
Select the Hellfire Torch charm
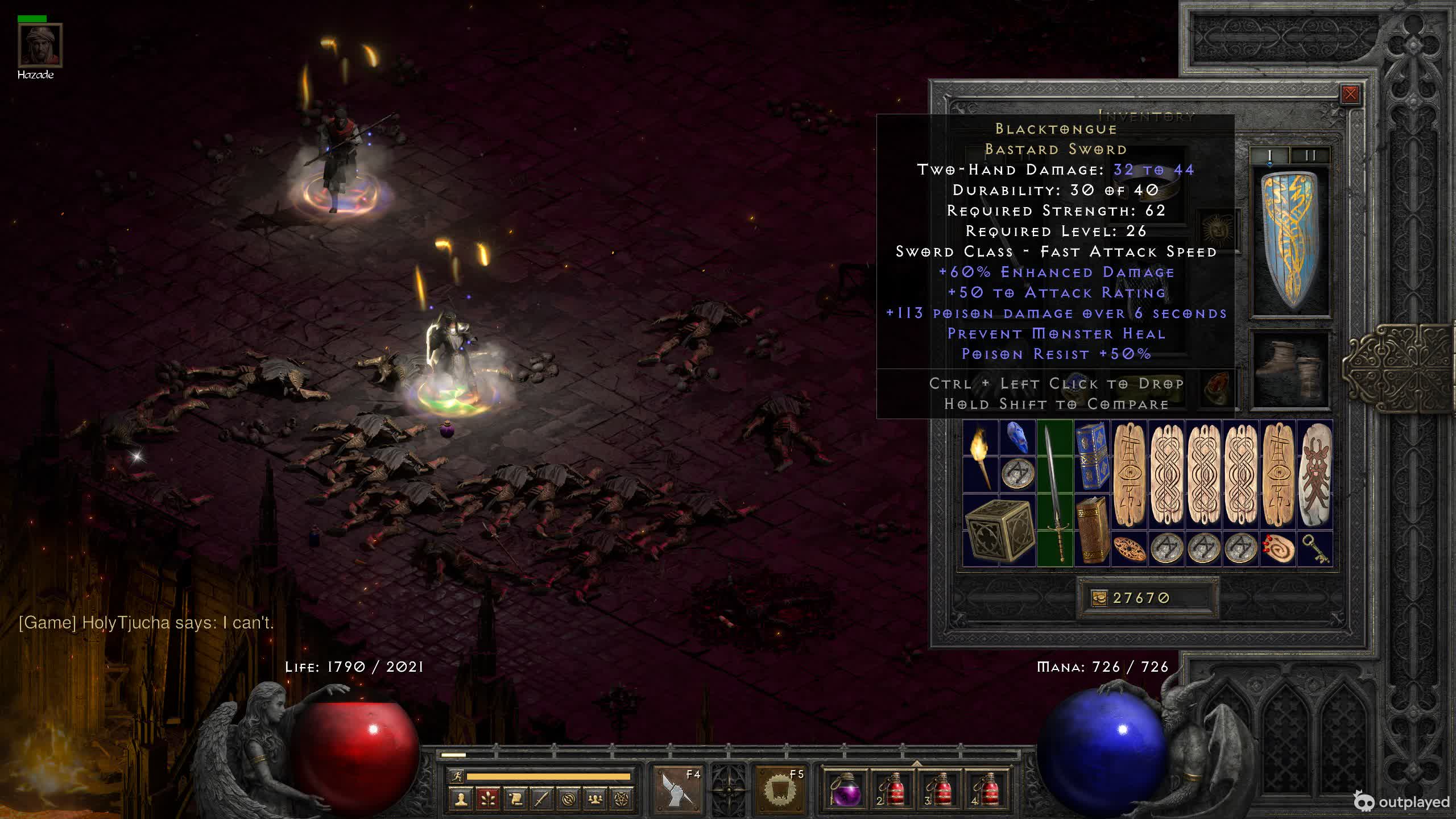[x=981, y=456]
